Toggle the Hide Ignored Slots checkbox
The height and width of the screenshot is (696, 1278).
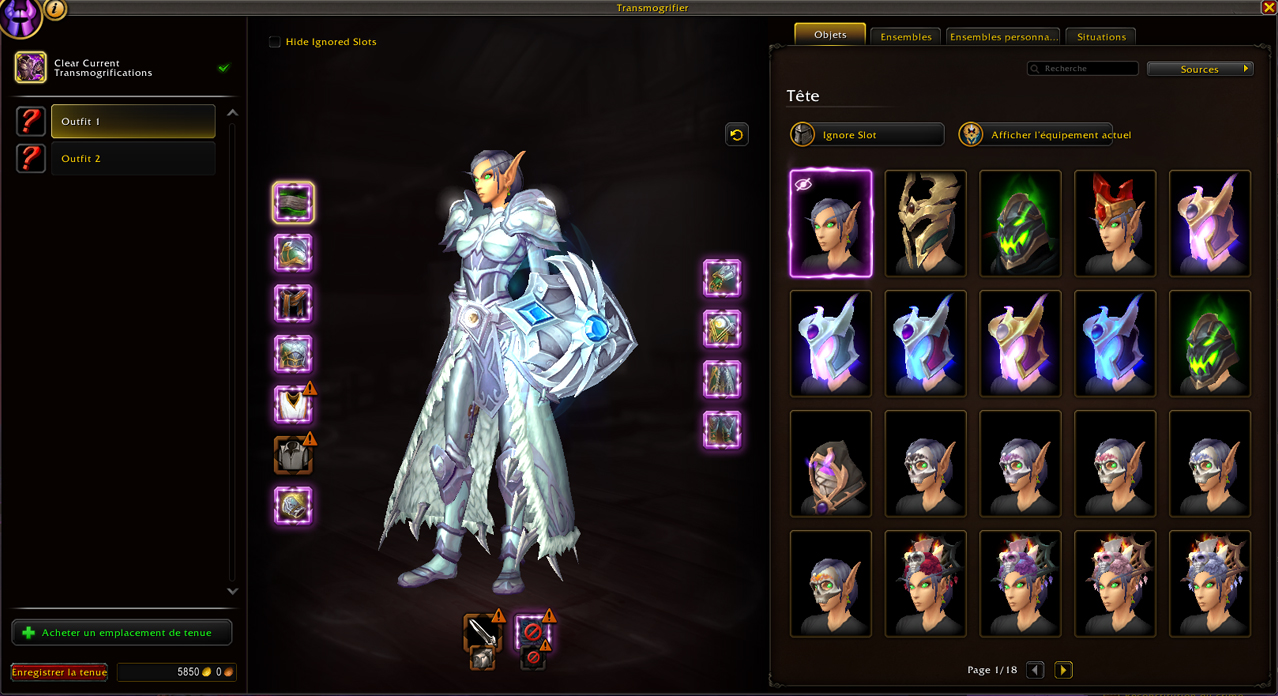[x=275, y=42]
